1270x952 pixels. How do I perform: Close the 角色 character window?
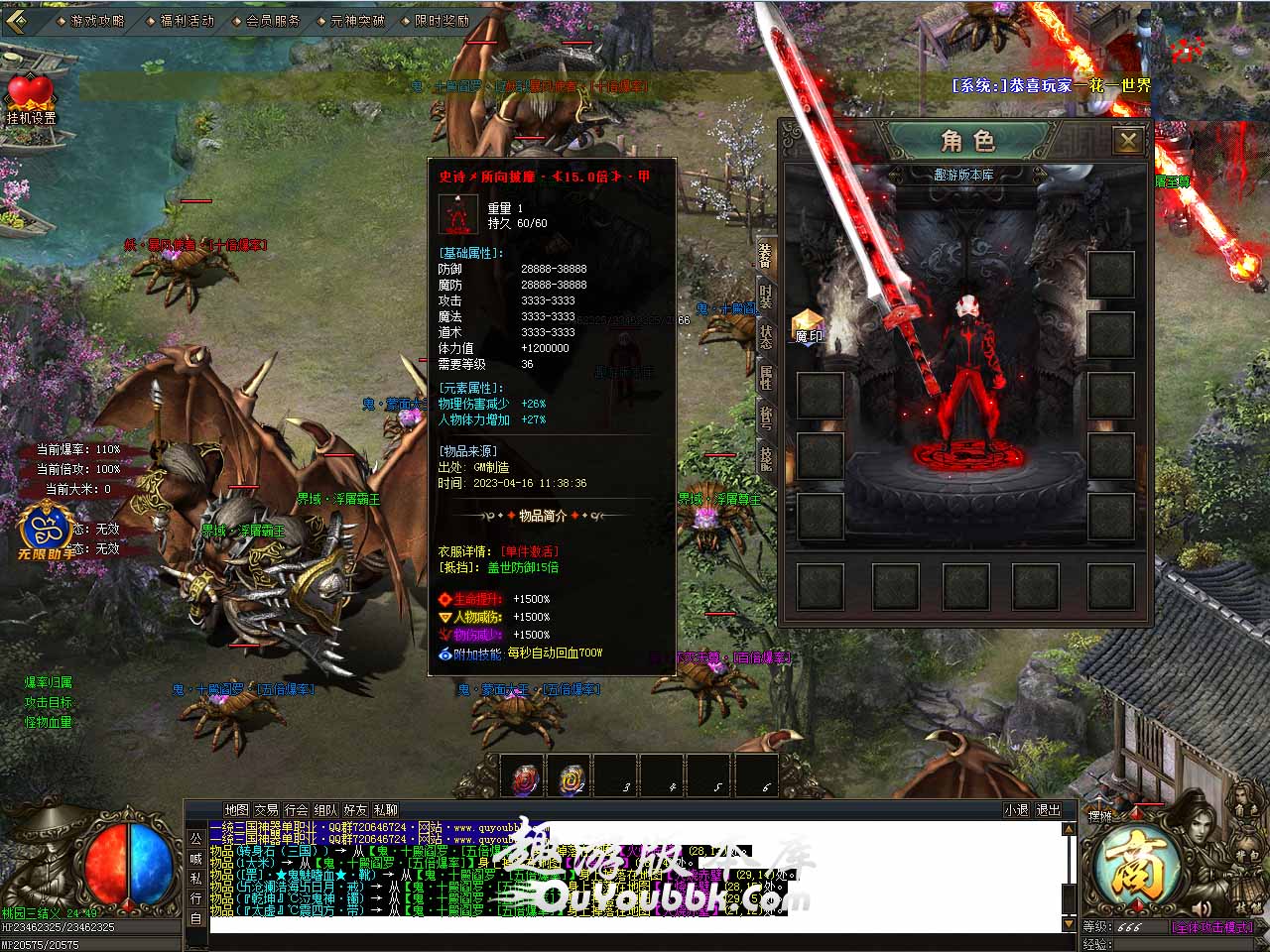coord(1128,141)
